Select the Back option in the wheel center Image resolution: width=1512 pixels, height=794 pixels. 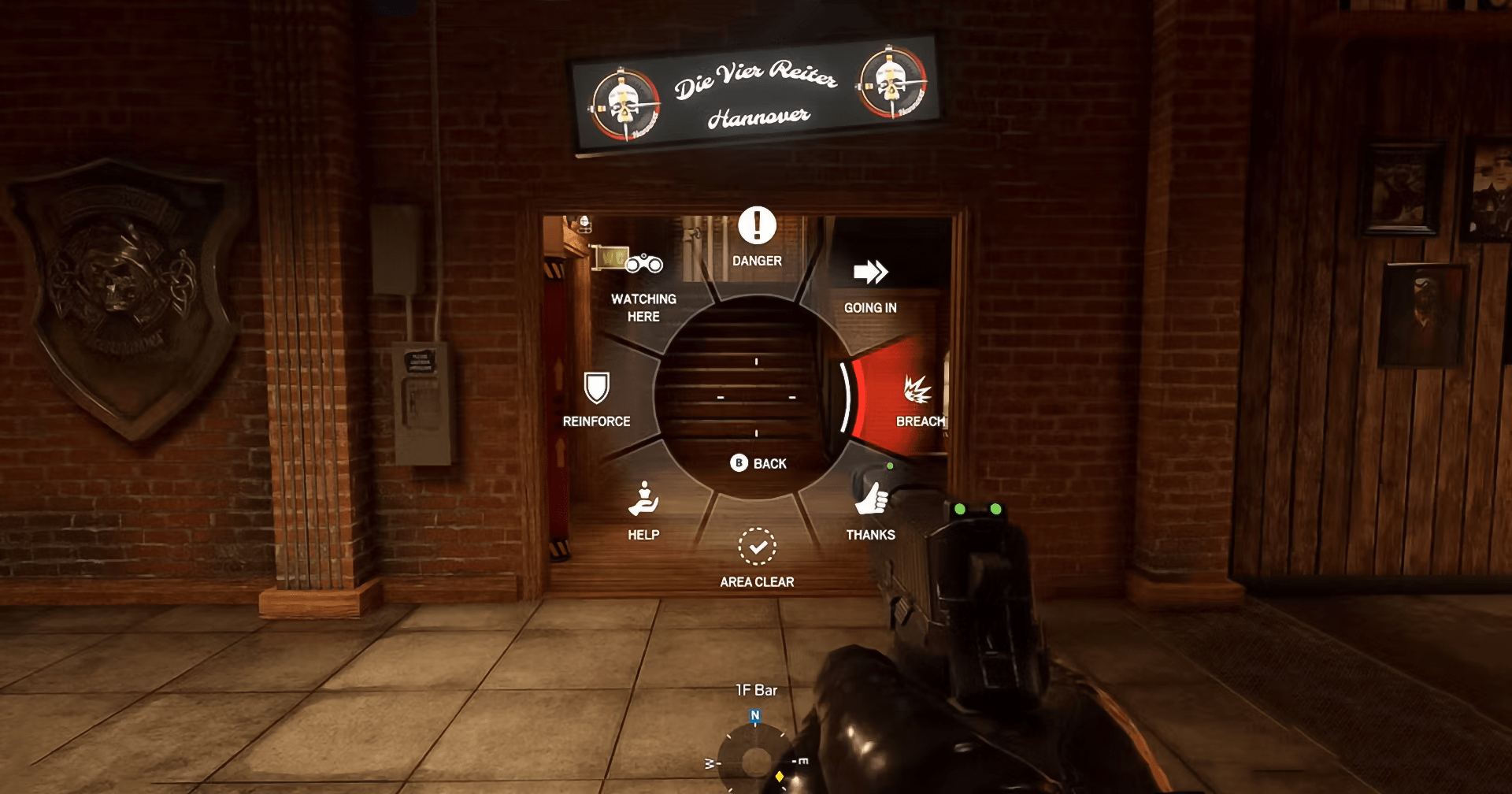[x=756, y=464]
